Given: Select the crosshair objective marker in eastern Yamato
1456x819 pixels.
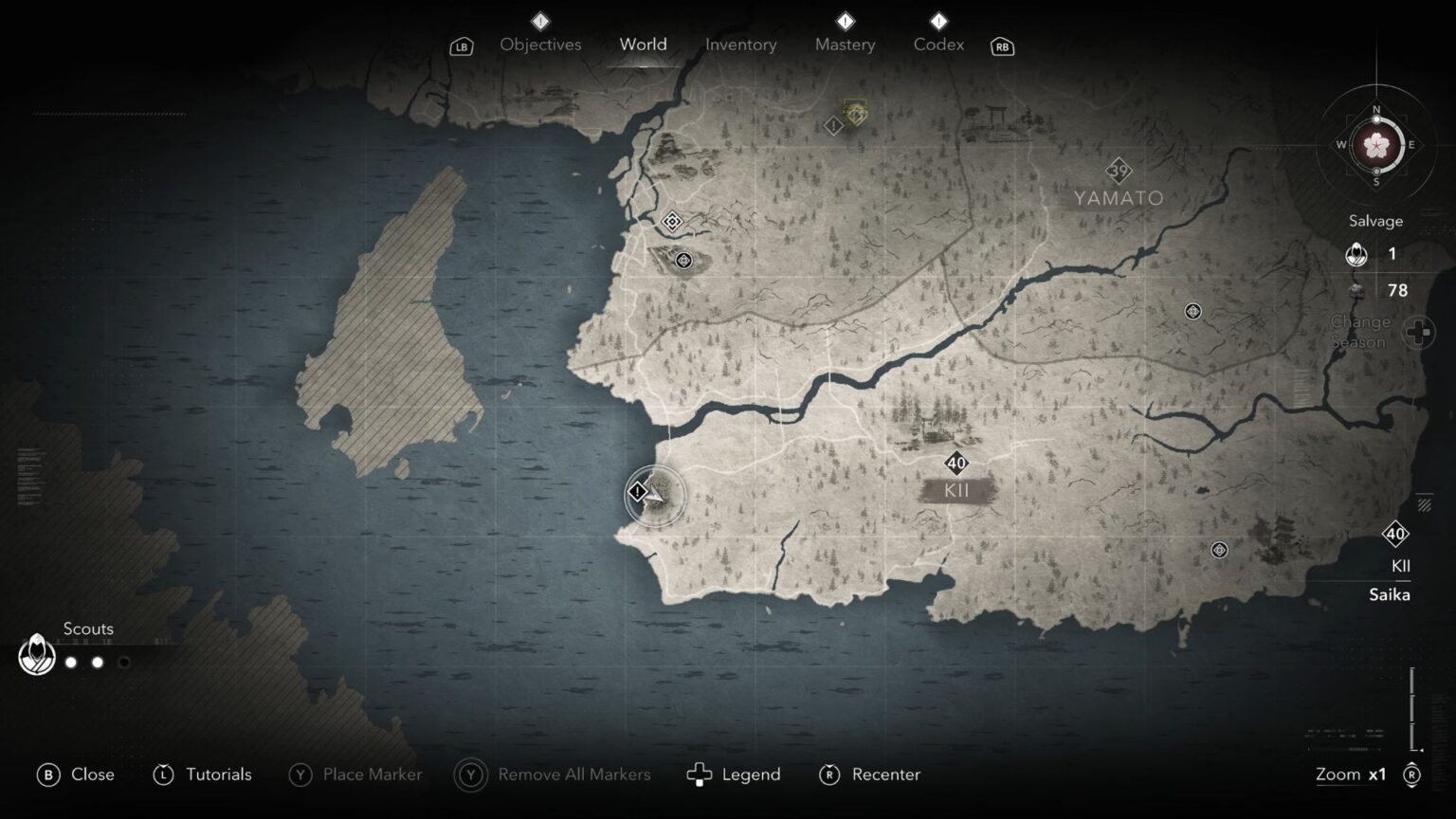Looking at the screenshot, I should pos(1192,310).
